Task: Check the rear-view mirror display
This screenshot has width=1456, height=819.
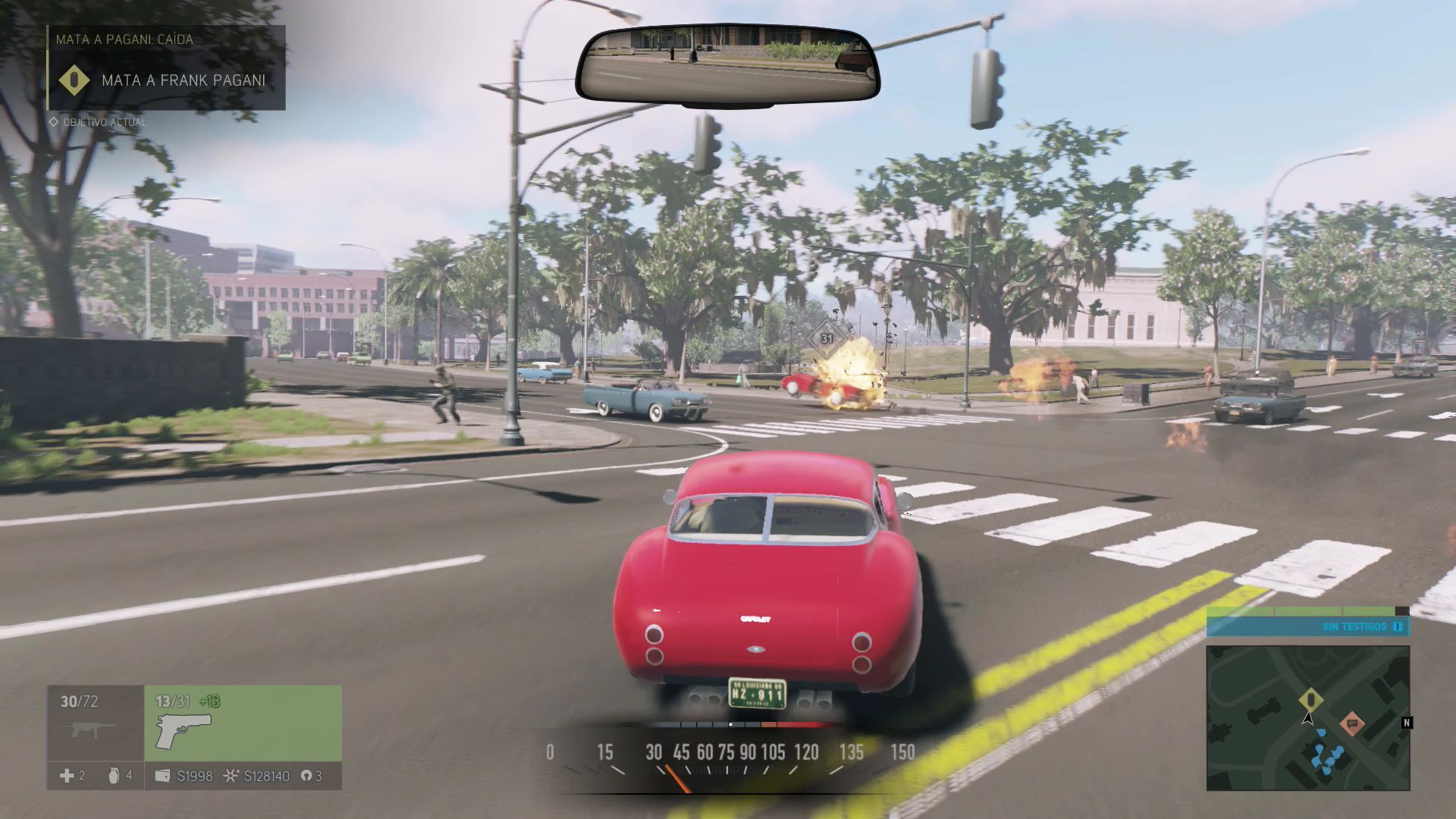Action: coord(727,64)
